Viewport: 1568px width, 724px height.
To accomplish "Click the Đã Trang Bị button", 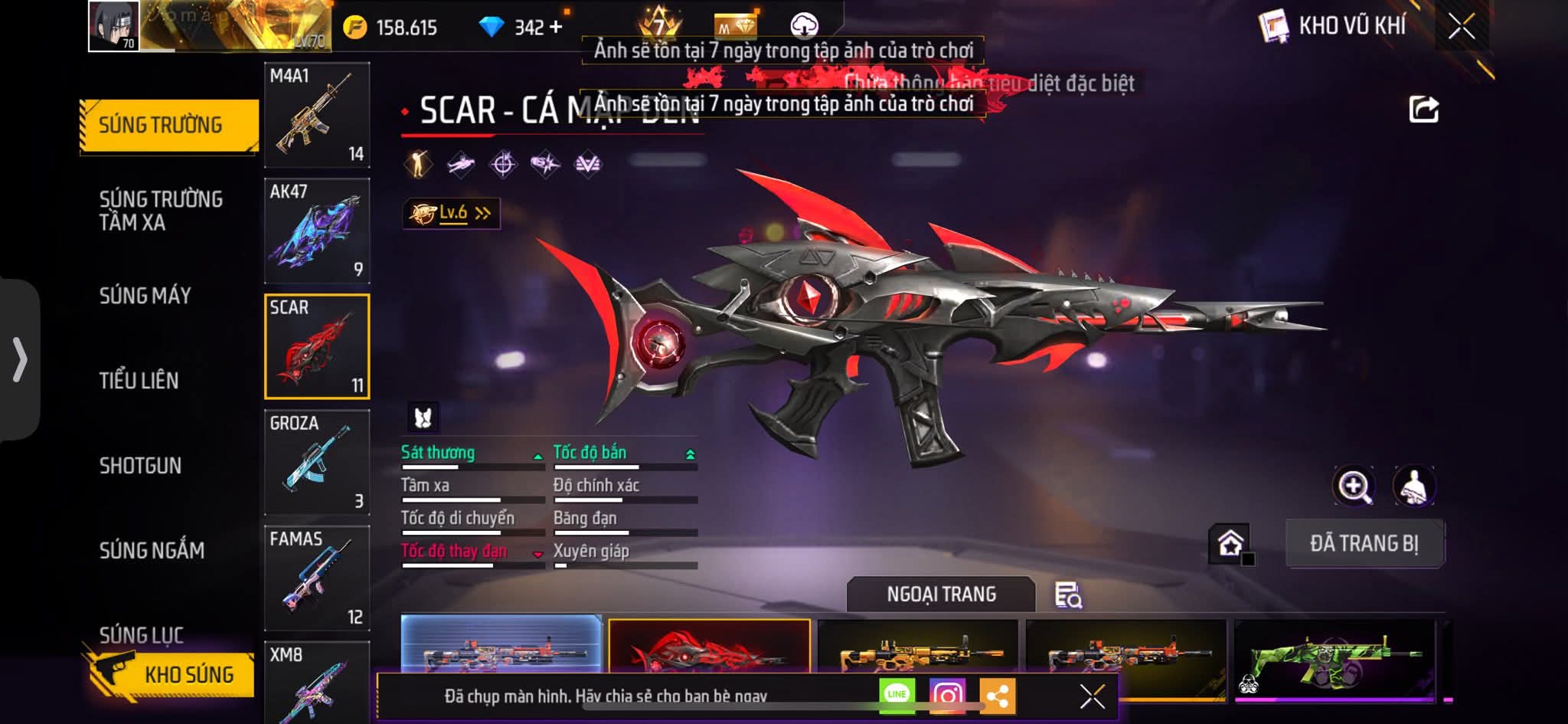I will point(1364,543).
